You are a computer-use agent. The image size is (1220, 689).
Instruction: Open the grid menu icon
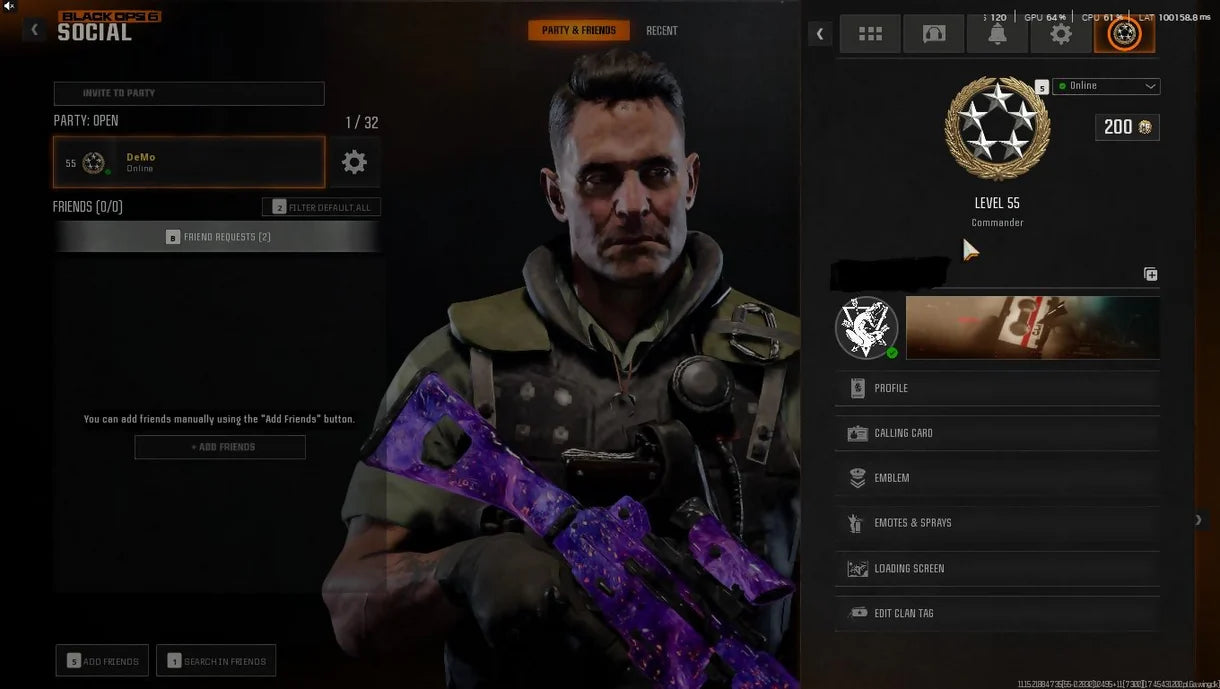tap(870, 34)
